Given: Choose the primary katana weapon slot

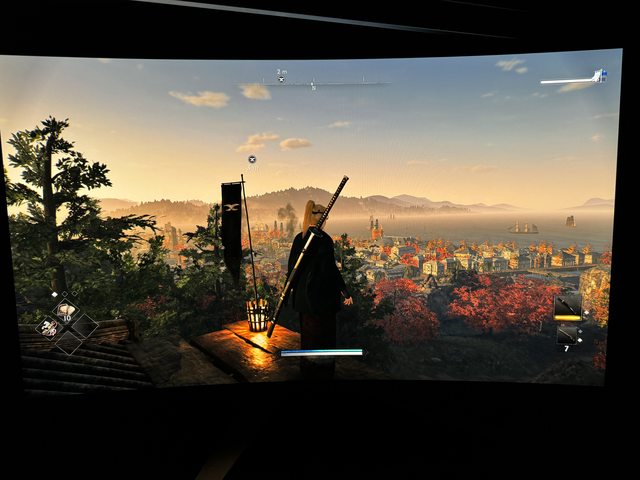Looking at the screenshot, I should (x=567, y=307).
